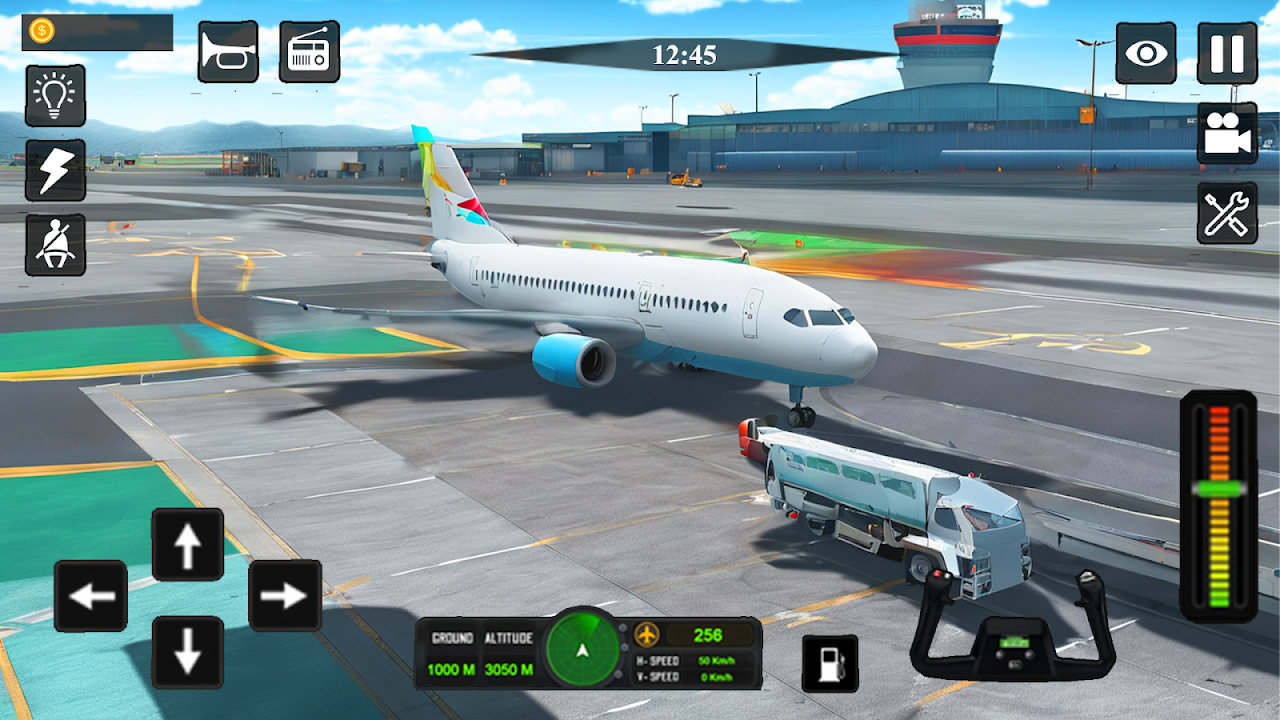Toggle the light bulb button
Image resolution: width=1280 pixels, height=720 pixels.
click(55, 96)
